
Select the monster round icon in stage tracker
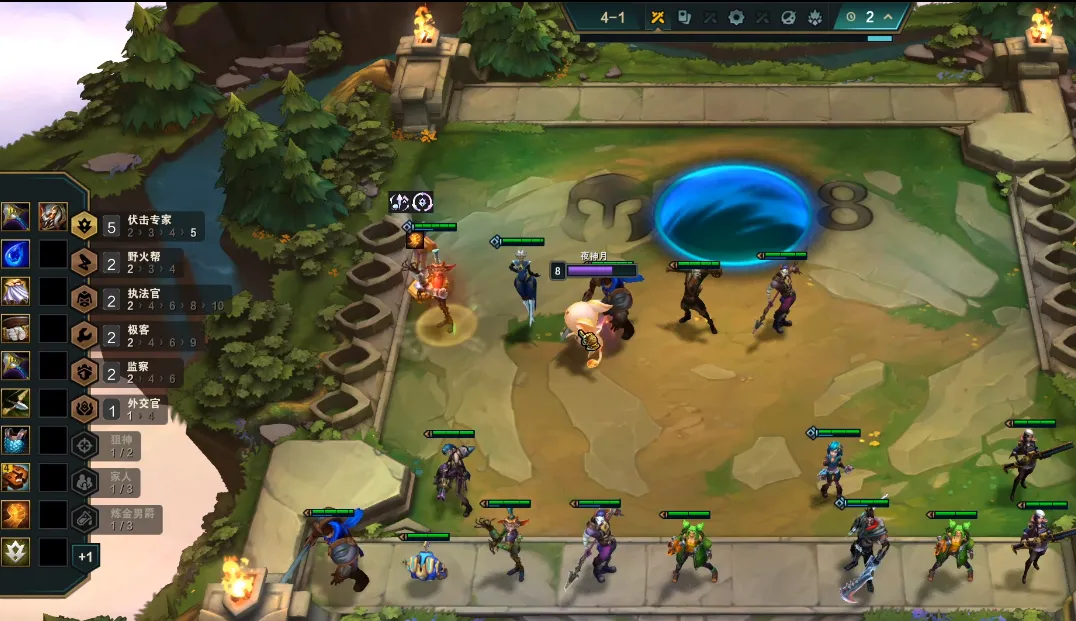tap(814, 17)
